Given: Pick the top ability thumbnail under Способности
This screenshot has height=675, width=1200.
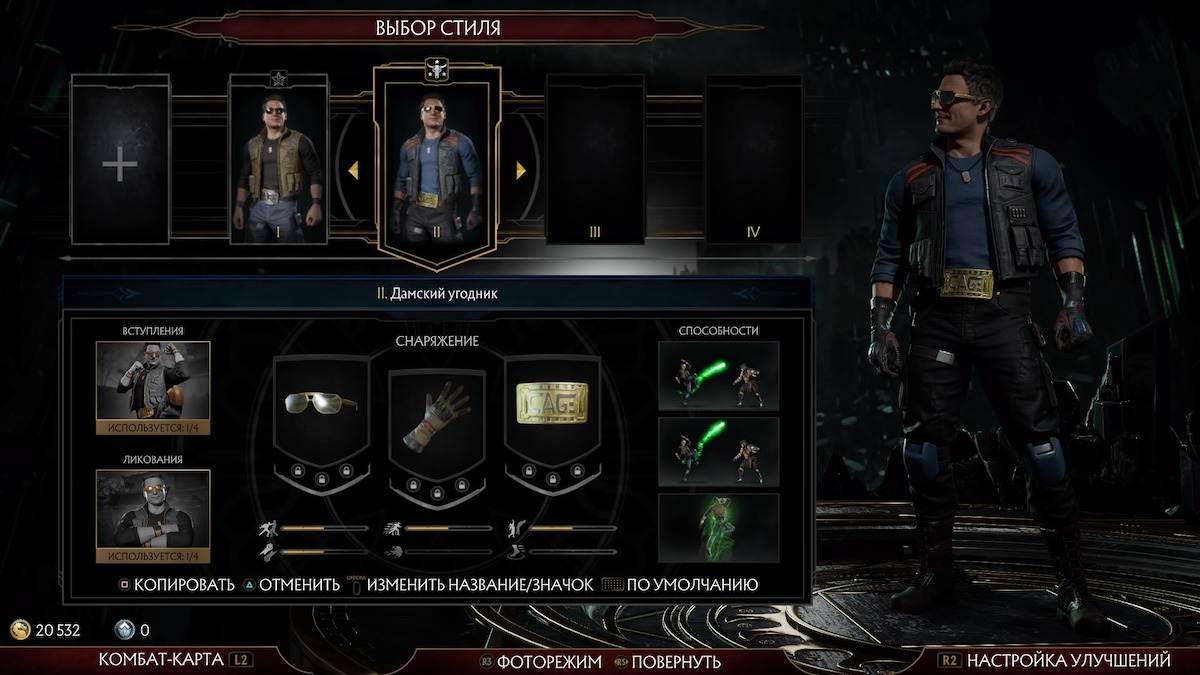Looking at the screenshot, I should pos(718,376).
